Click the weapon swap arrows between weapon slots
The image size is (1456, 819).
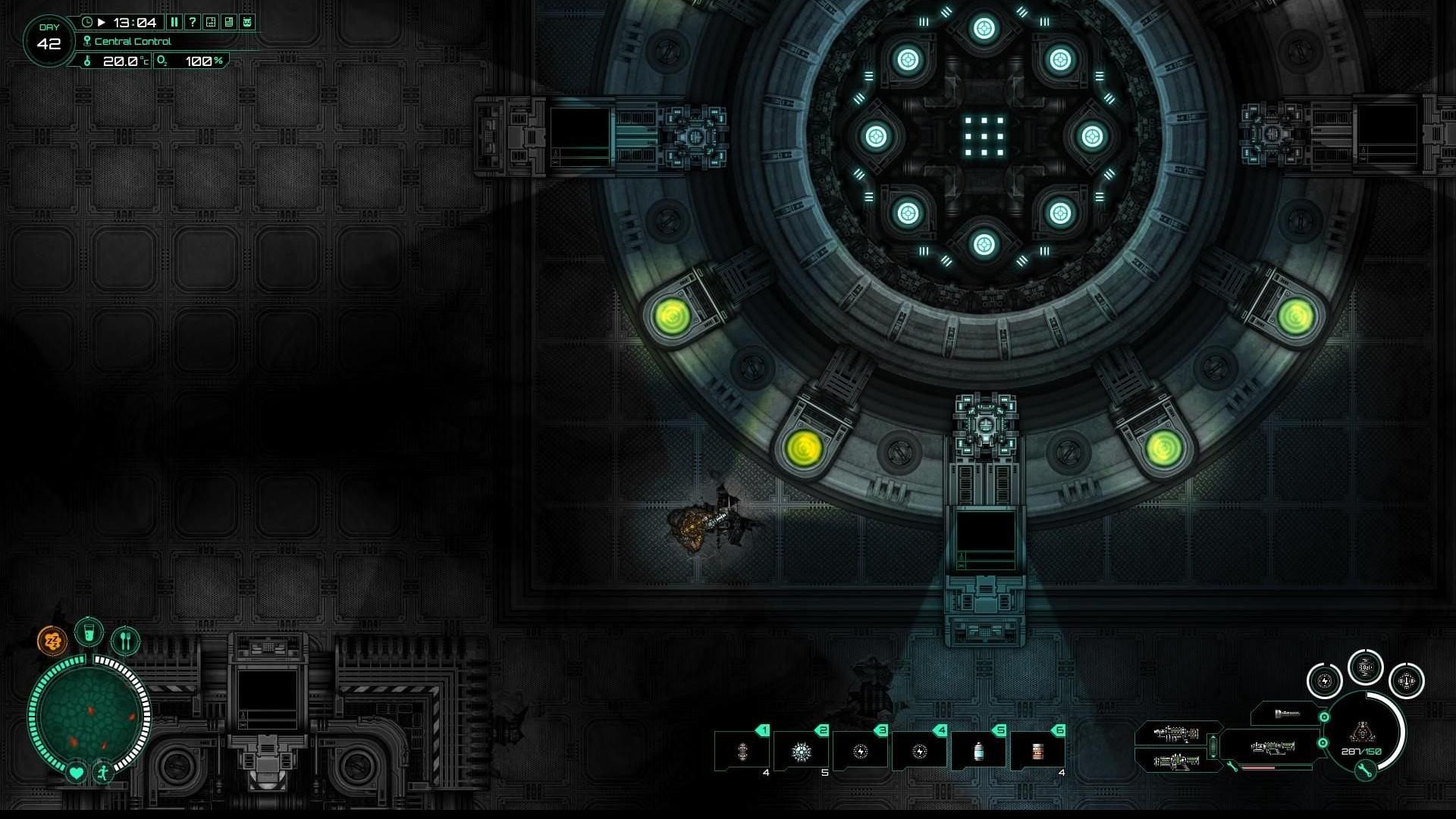pyautogui.click(x=1213, y=747)
